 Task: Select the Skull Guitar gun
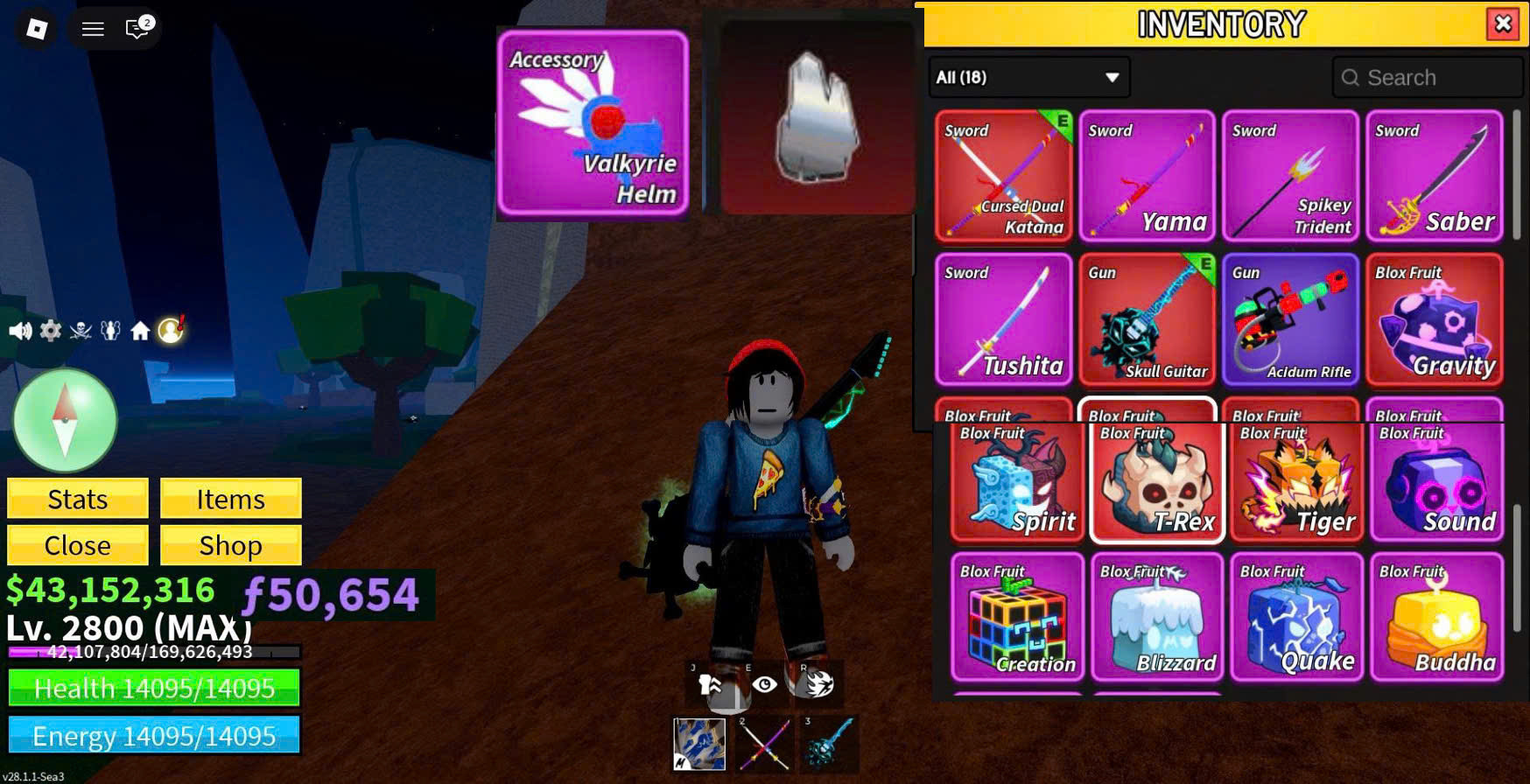click(x=1147, y=319)
